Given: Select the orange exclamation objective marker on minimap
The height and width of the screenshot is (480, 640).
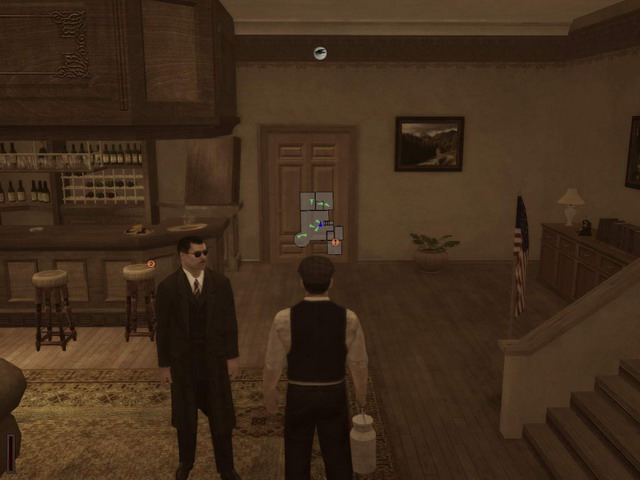Looking at the screenshot, I should 335,242.
